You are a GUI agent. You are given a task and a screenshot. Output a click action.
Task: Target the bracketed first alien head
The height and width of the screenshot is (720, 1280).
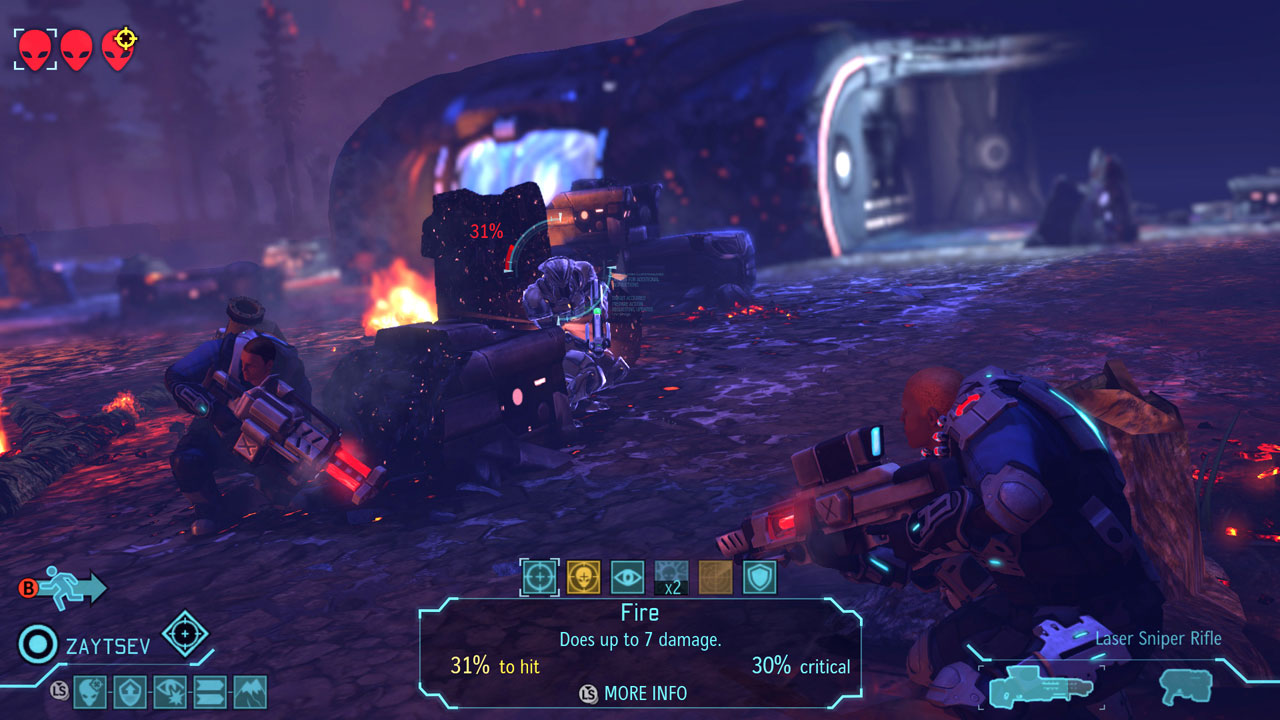coord(35,49)
